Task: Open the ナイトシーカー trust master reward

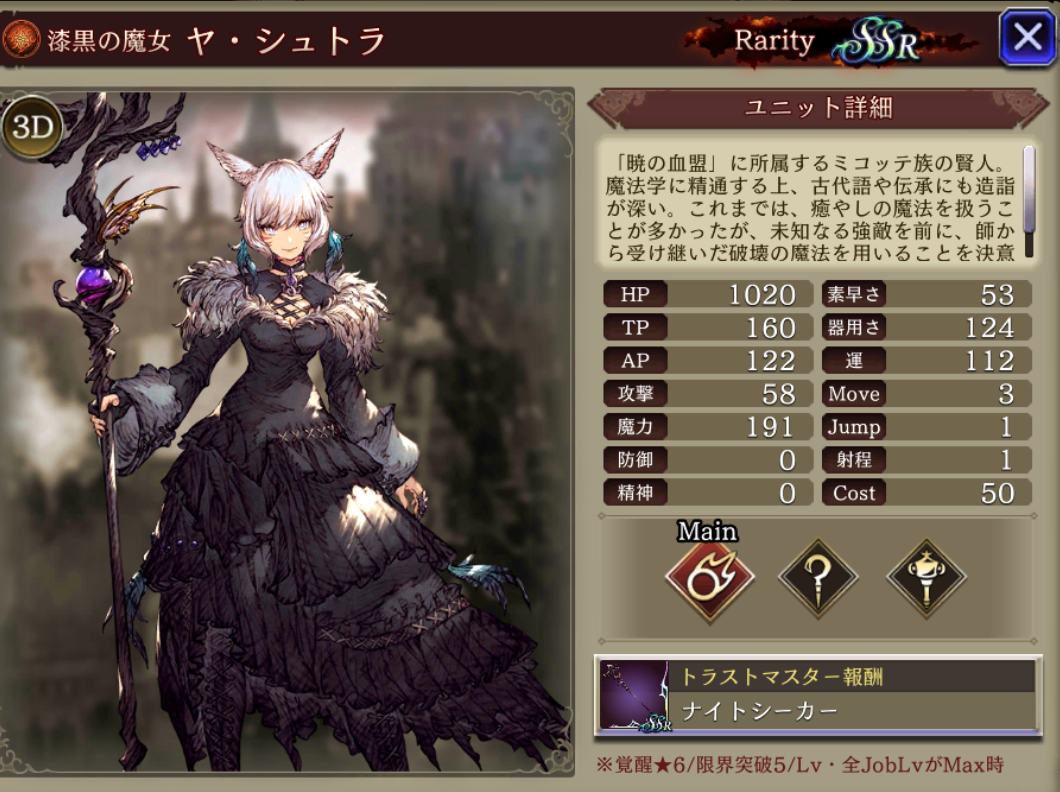Action: (817, 696)
